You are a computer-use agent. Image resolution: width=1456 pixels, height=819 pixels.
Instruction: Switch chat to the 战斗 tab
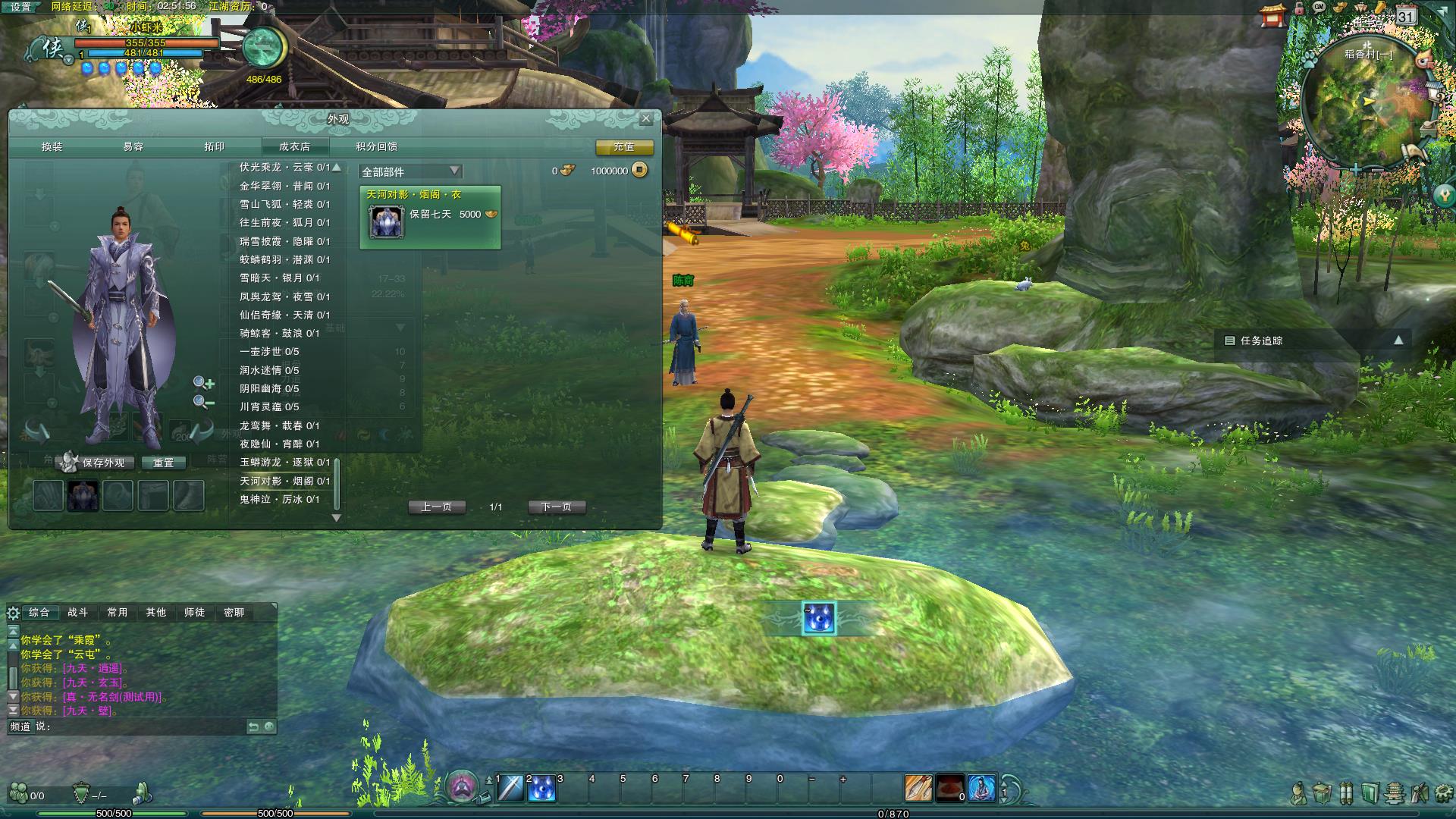click(77, 612)
